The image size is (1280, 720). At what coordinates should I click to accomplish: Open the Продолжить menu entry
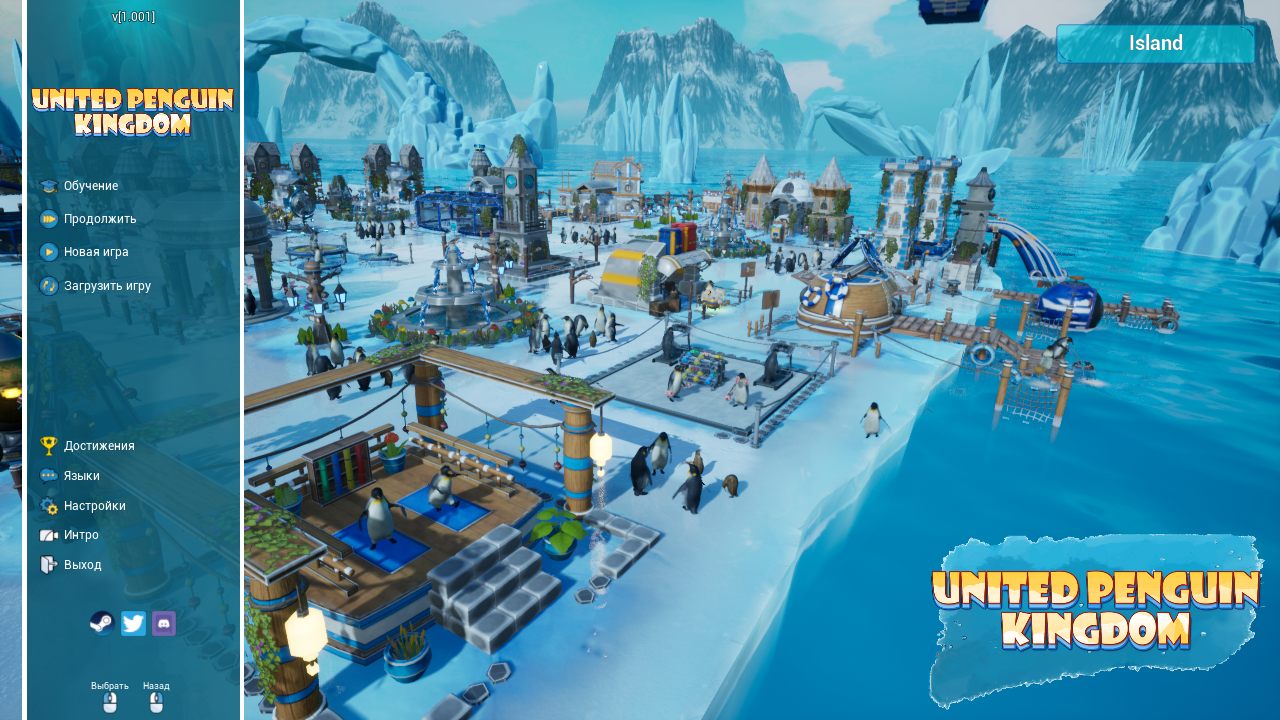(x=102, y=218)
